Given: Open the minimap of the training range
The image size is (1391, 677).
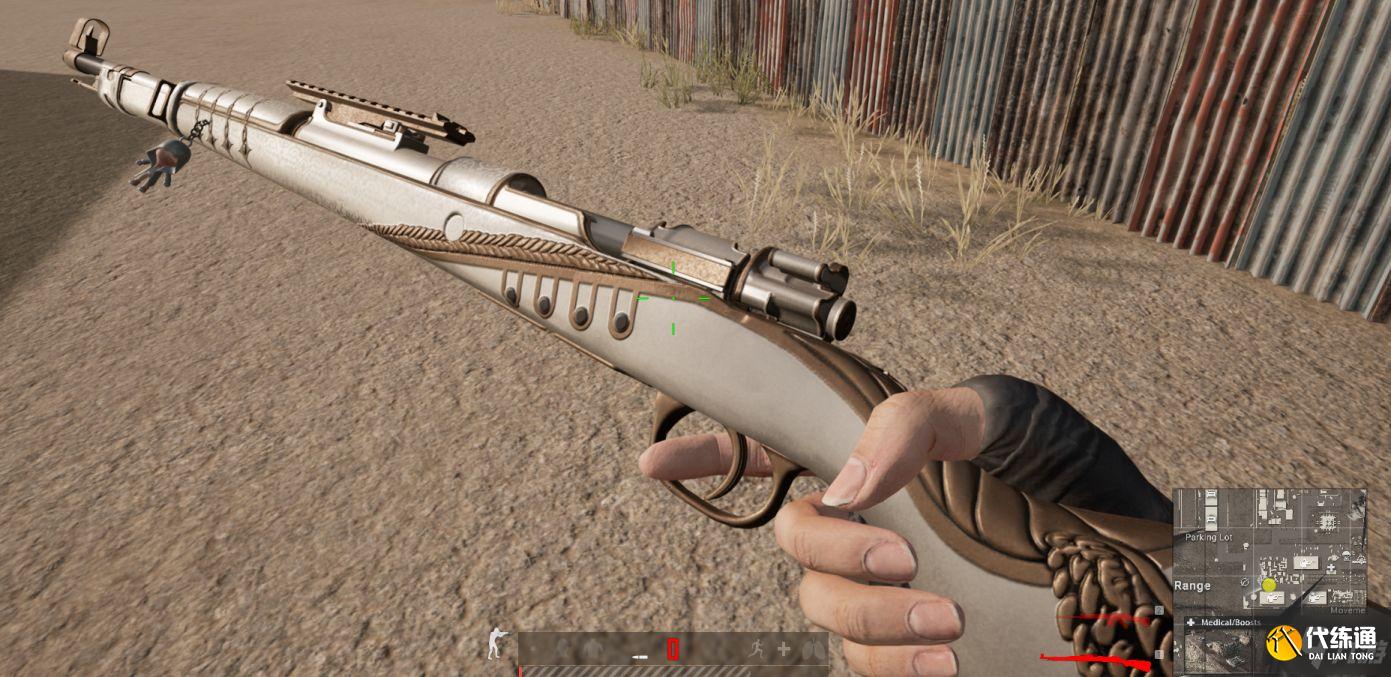Looking at the screenshot, I should click(1269, 548).
